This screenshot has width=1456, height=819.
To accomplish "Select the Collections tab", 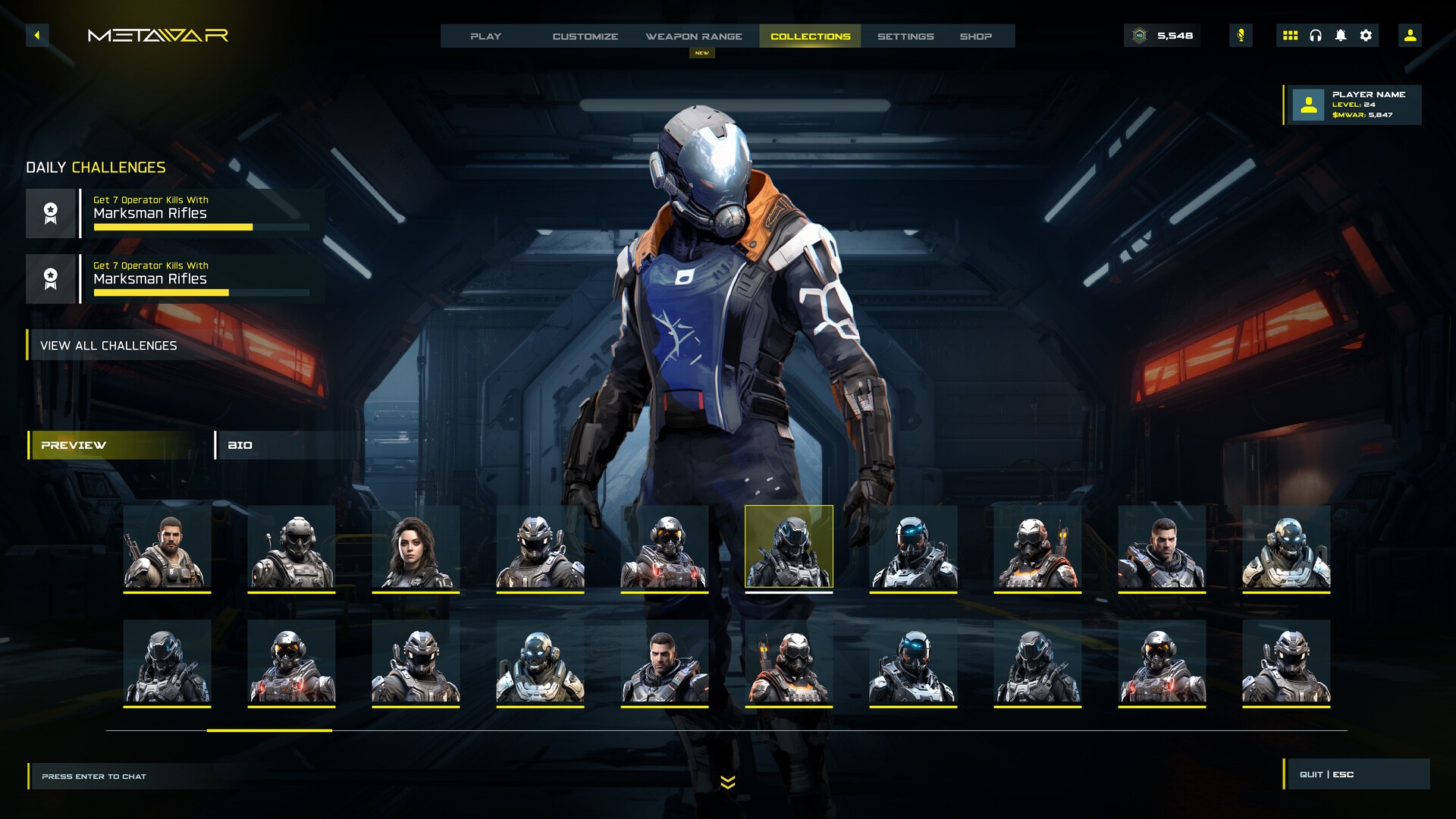I will (x=810, y=36).
